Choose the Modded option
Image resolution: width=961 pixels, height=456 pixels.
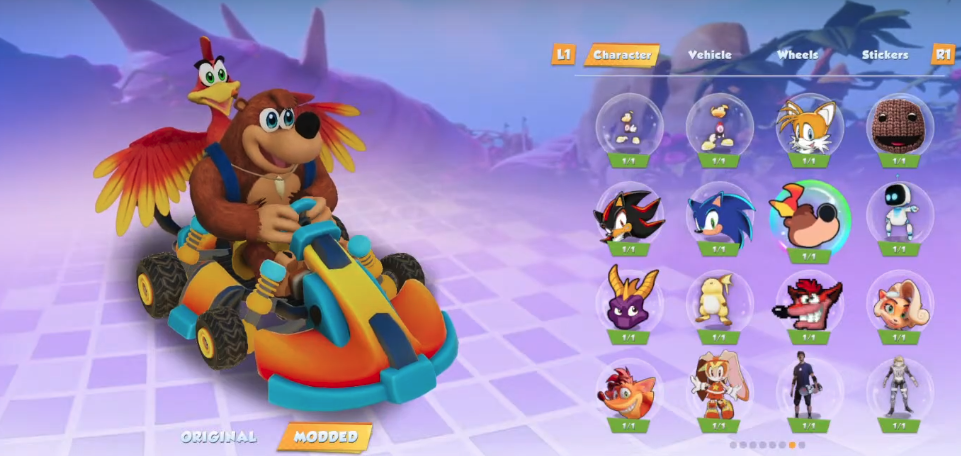click(x=324, y=437)
